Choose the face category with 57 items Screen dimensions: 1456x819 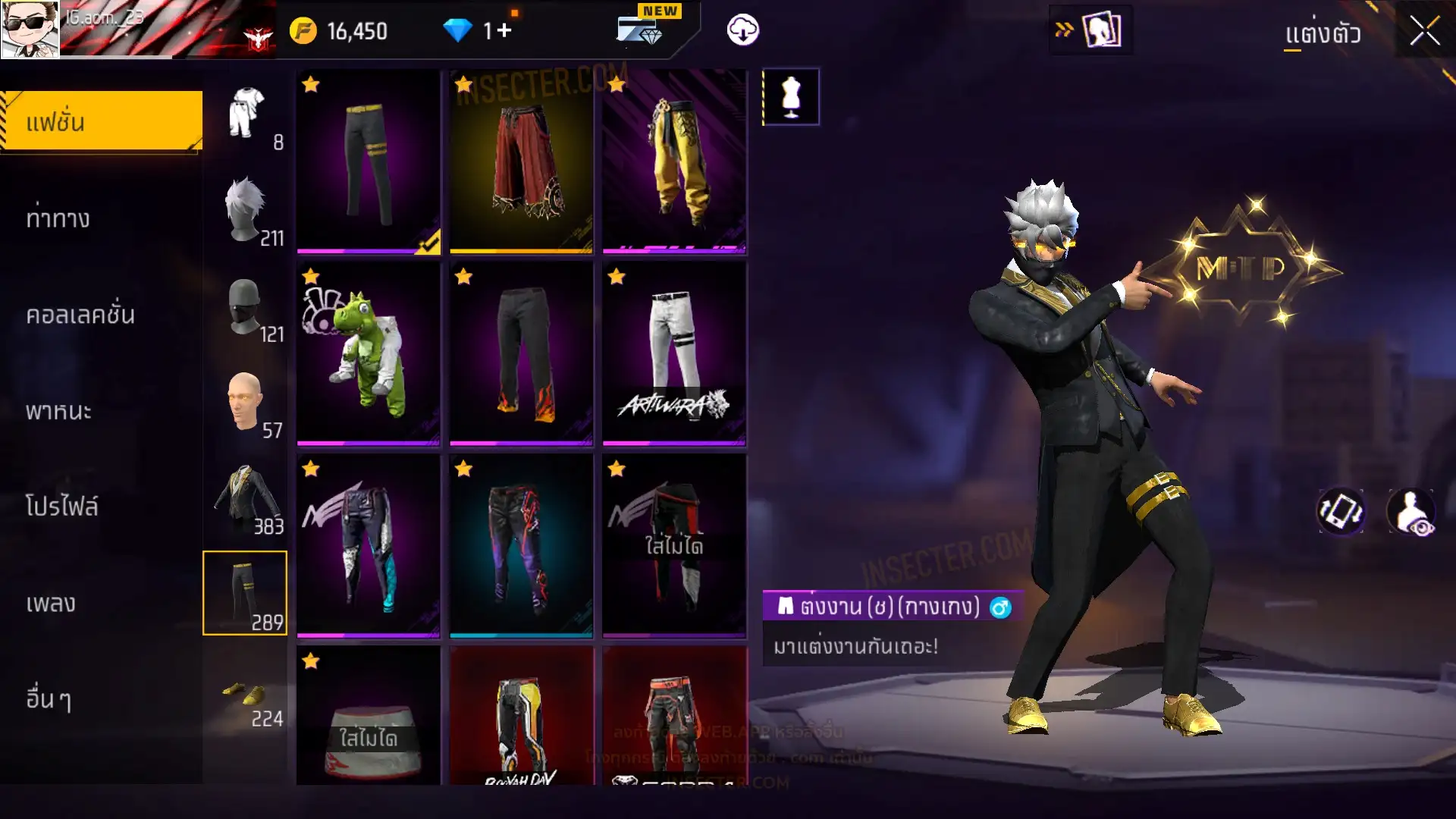tap(246, 404)
